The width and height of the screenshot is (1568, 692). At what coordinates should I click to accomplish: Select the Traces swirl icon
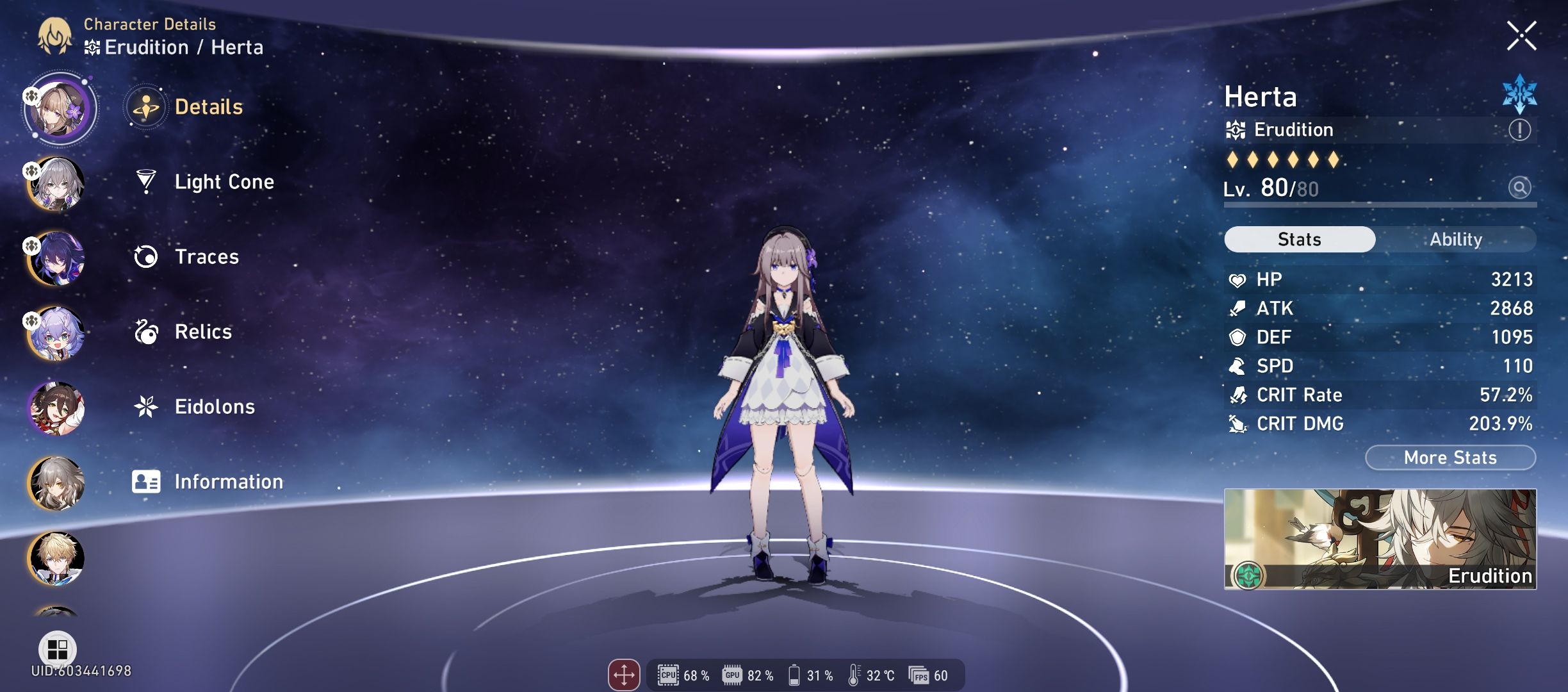[x=146, y=256]
